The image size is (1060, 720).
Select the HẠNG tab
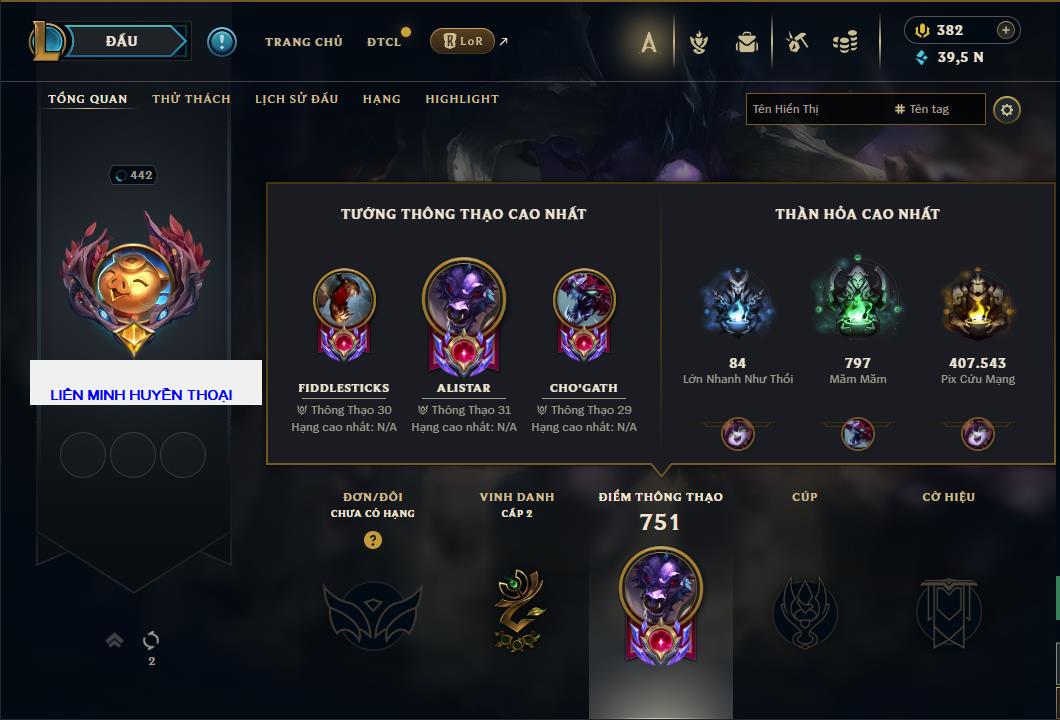pos(382,99)
